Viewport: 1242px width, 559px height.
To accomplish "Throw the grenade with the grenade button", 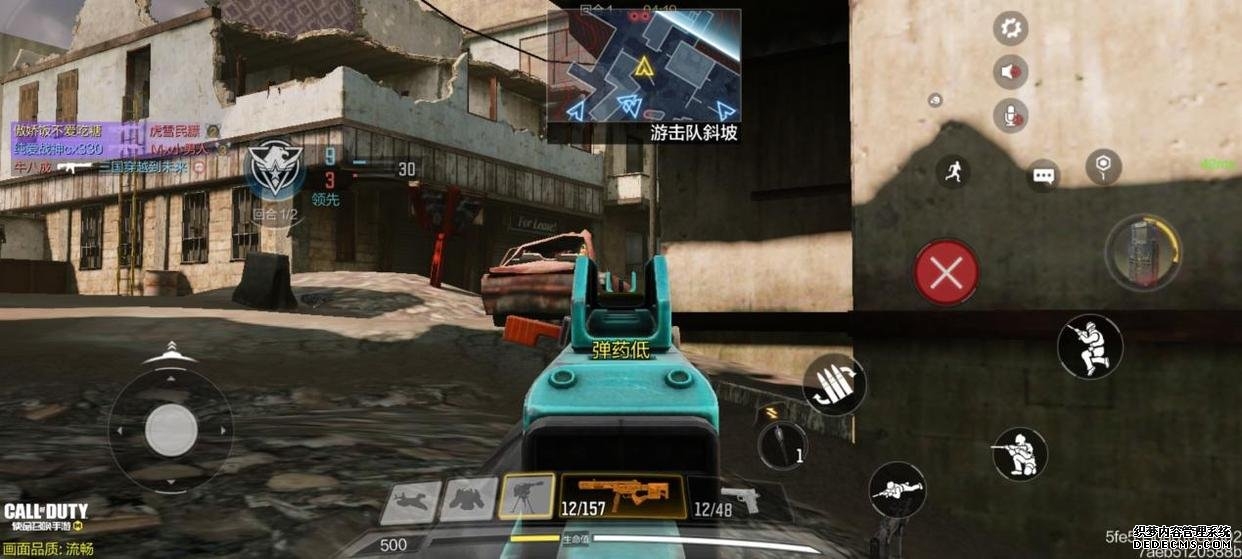I will point(782,443).
